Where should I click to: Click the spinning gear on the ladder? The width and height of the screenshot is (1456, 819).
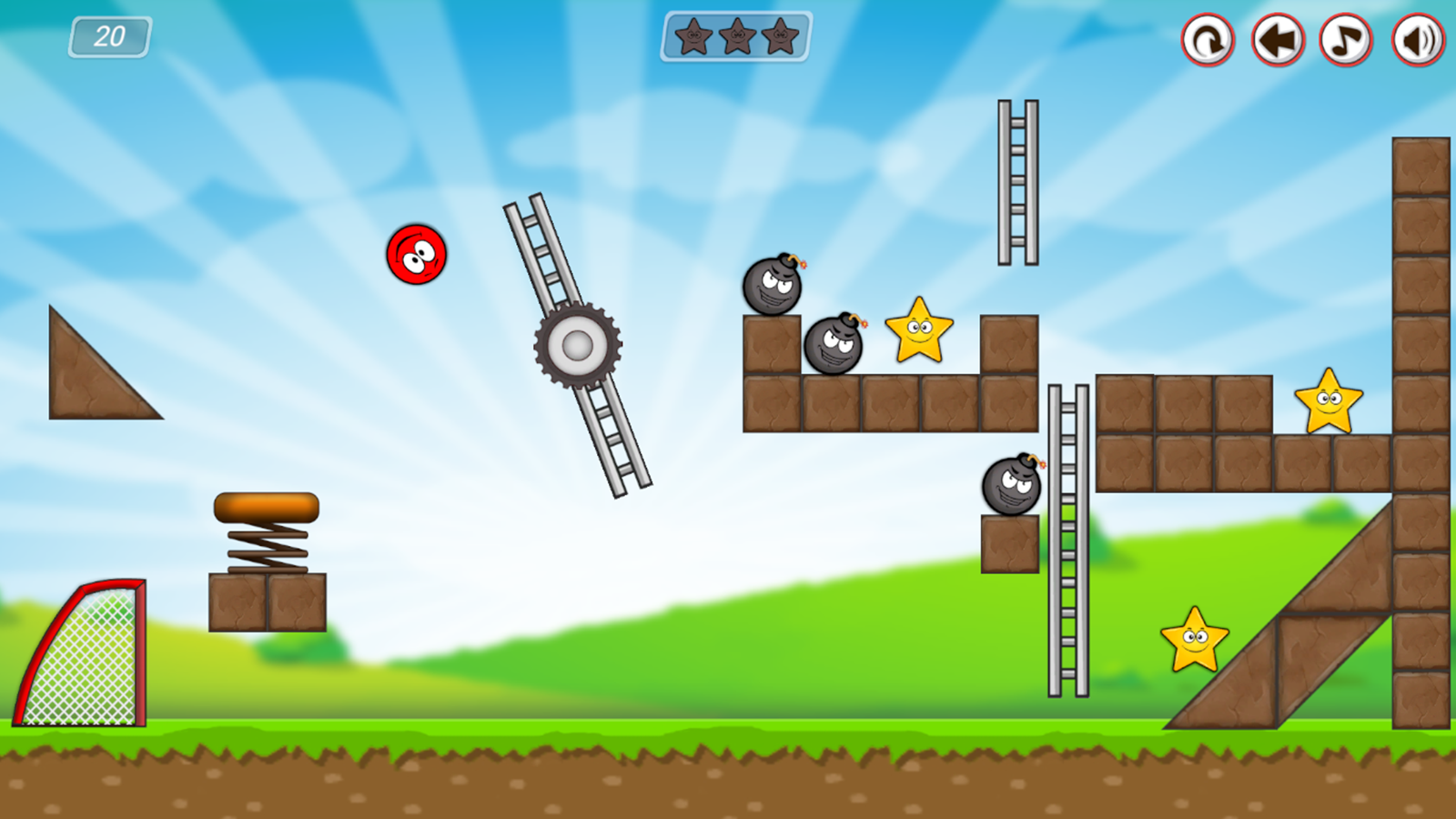(x=576, y=347)
